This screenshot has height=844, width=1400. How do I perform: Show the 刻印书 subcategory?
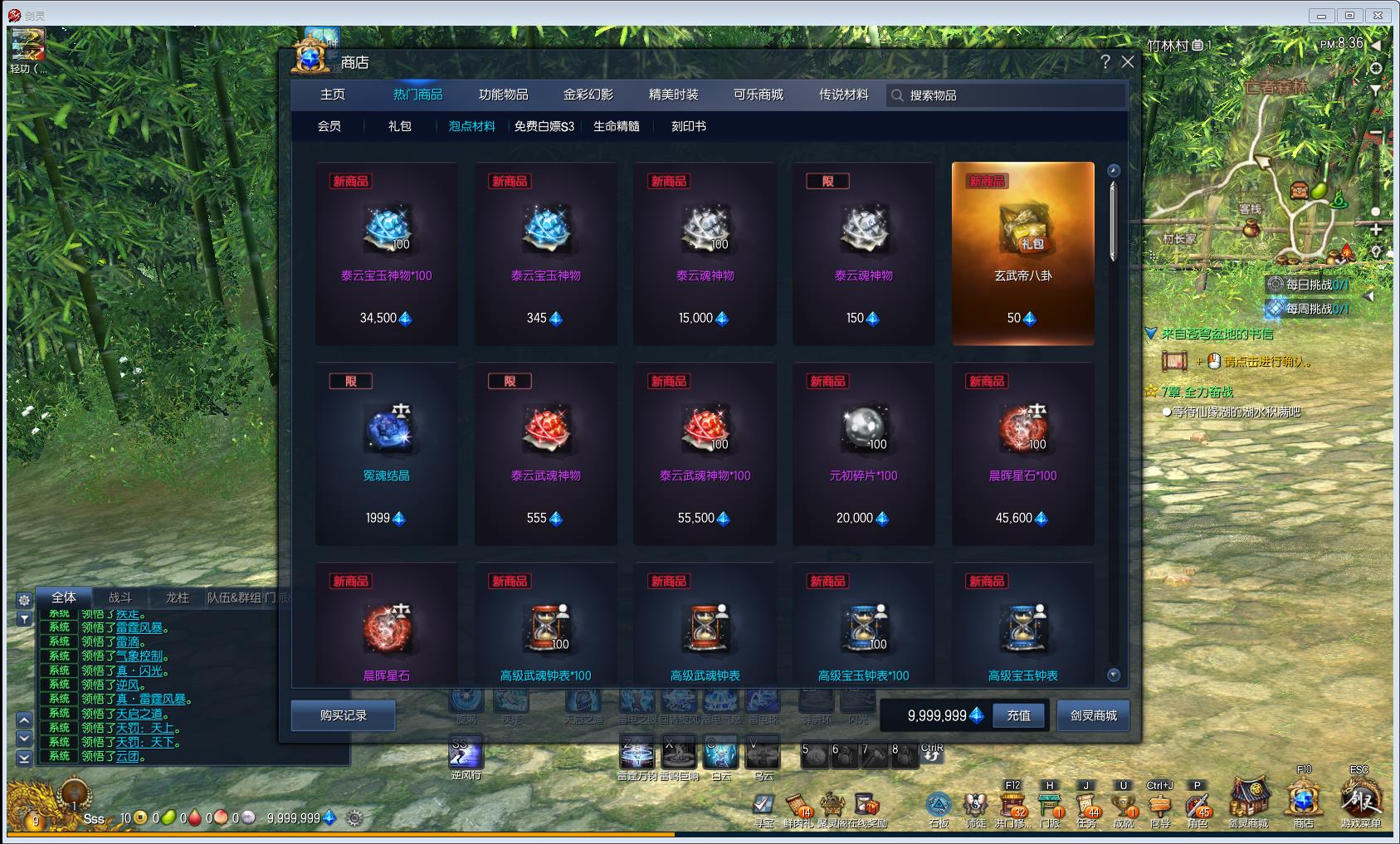tap(688, 126)
